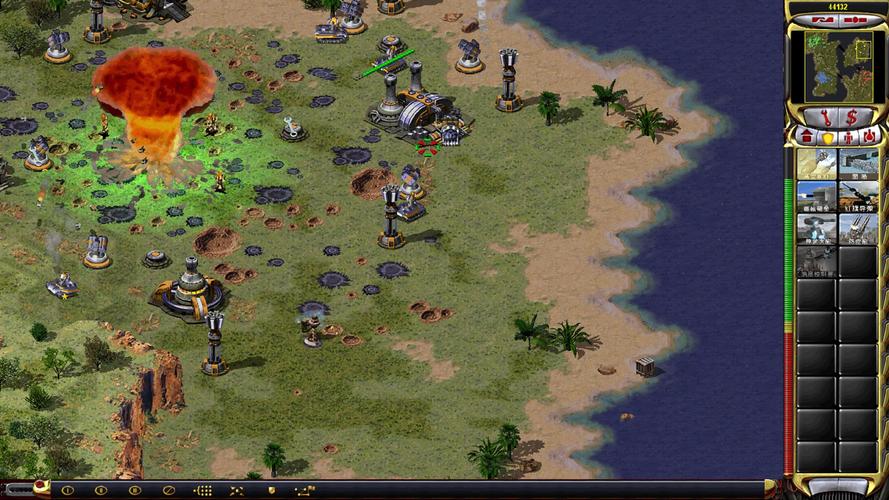Click the crossed-arrows deploy button

click(x=237, y=490)
